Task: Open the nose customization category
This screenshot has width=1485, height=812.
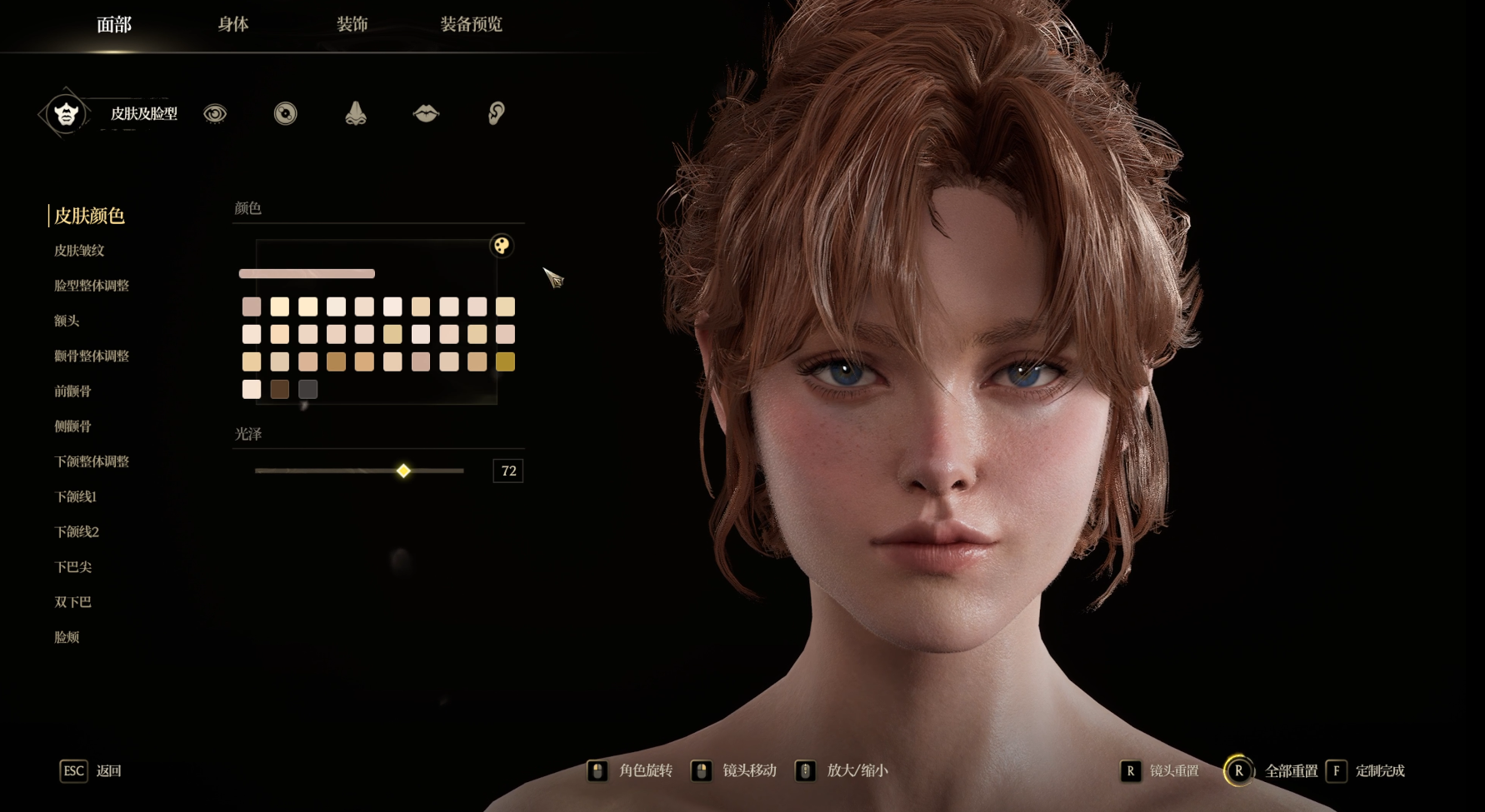Action: click(356, 113)
